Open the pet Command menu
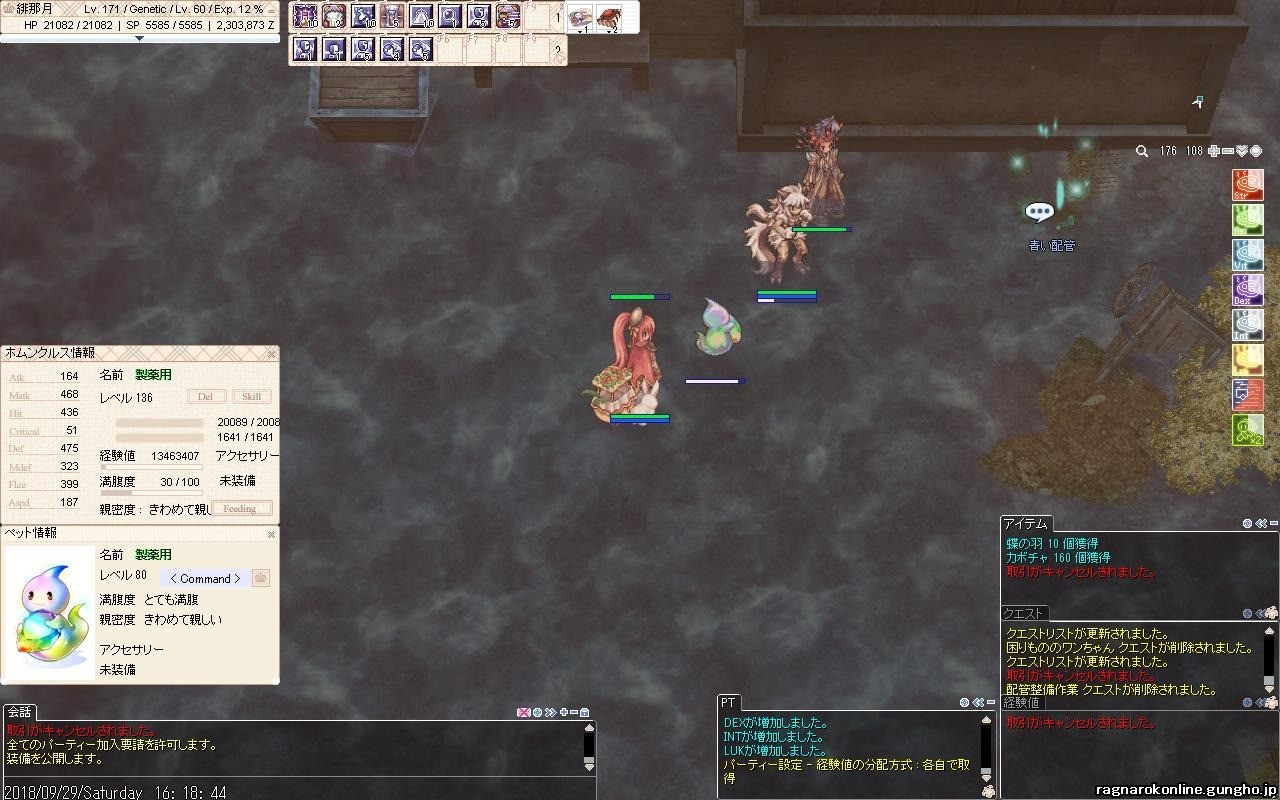 click(x=205, y=579)
